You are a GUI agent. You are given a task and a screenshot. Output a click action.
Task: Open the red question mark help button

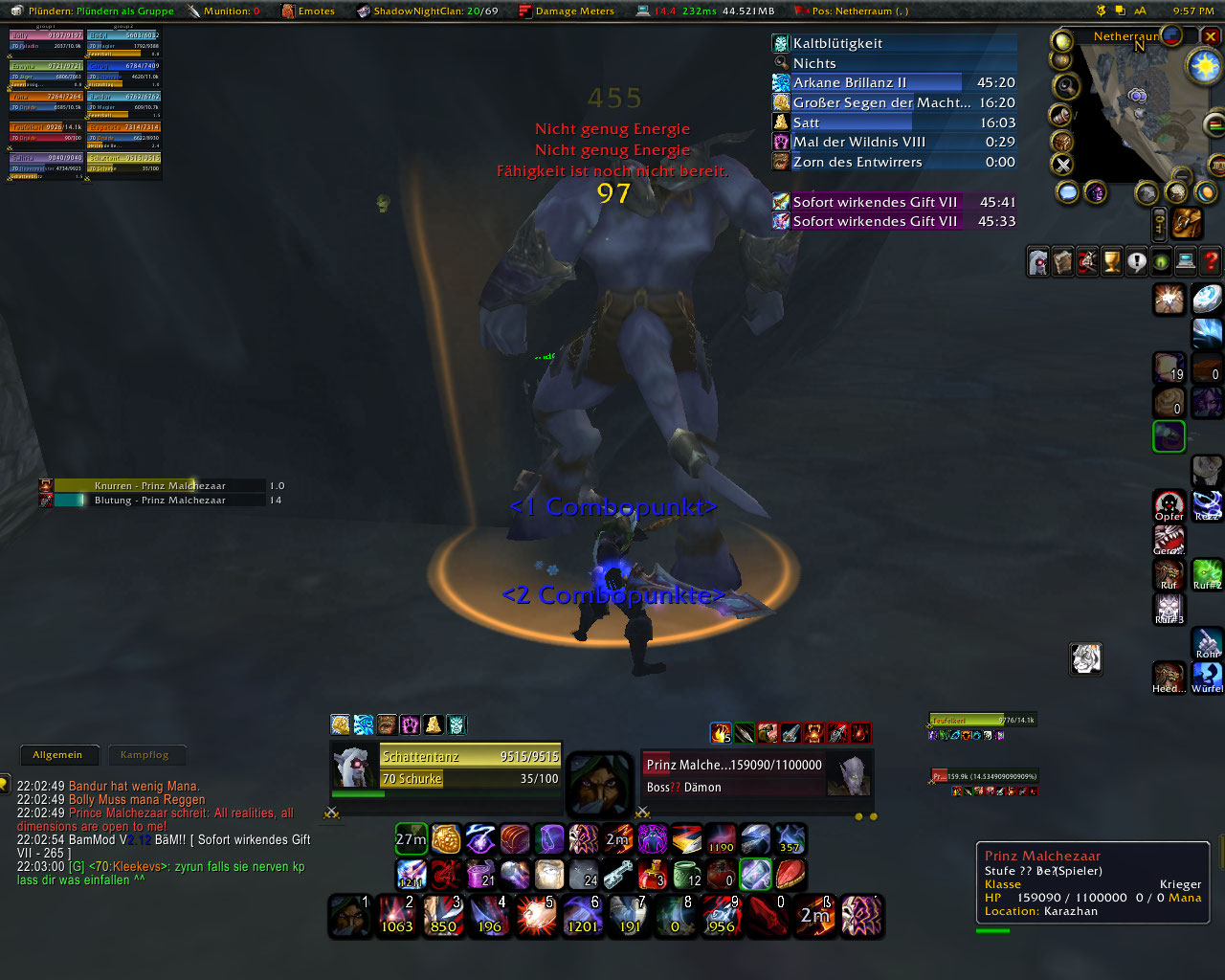click(1211, 261)
